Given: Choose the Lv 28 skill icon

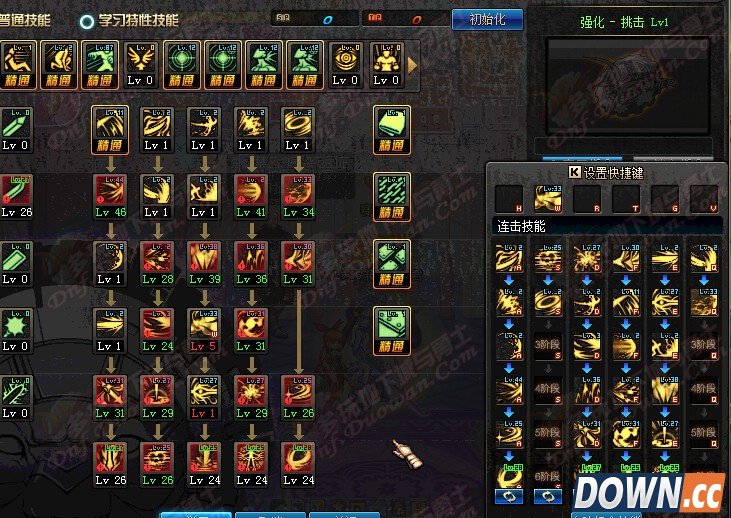Looking at the screenshot, I should pyautogui.click(x=157, y=257).
